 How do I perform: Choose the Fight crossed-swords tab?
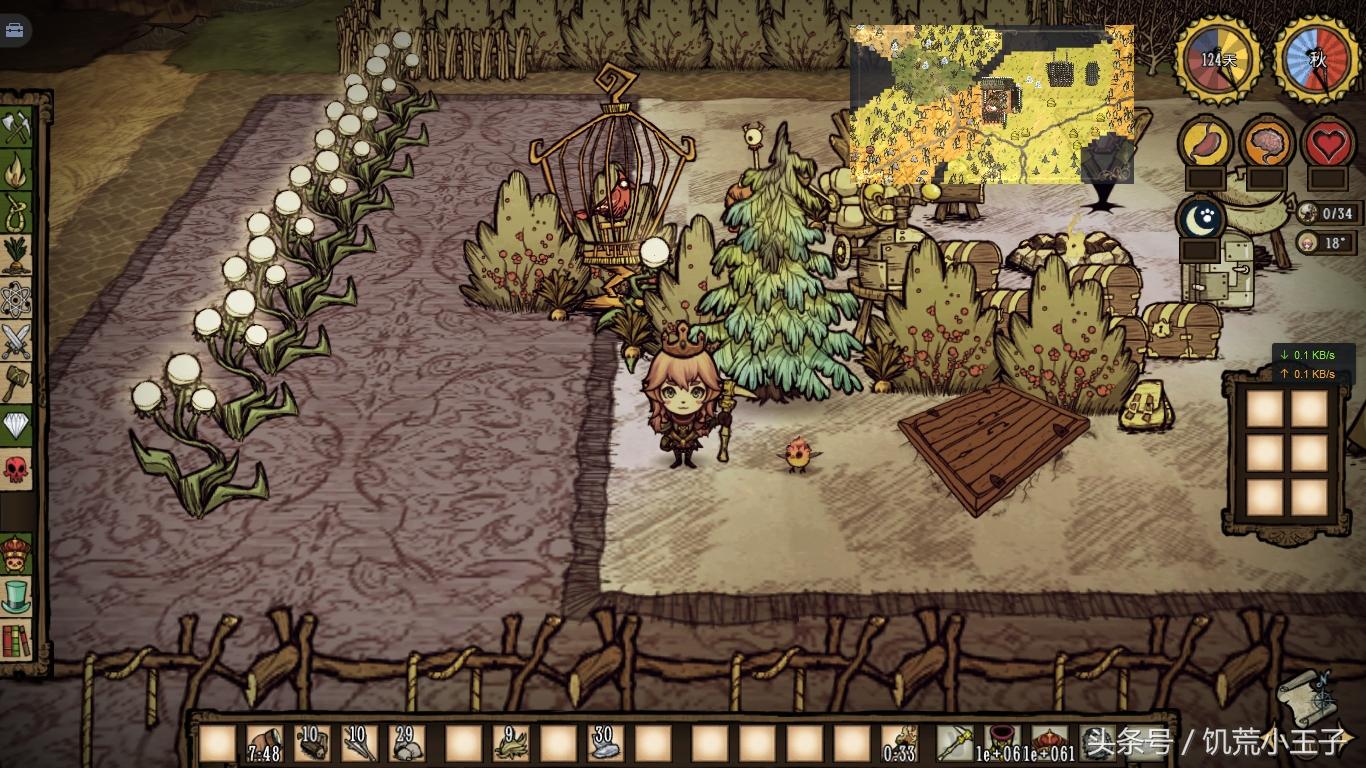tap(17, 341)
